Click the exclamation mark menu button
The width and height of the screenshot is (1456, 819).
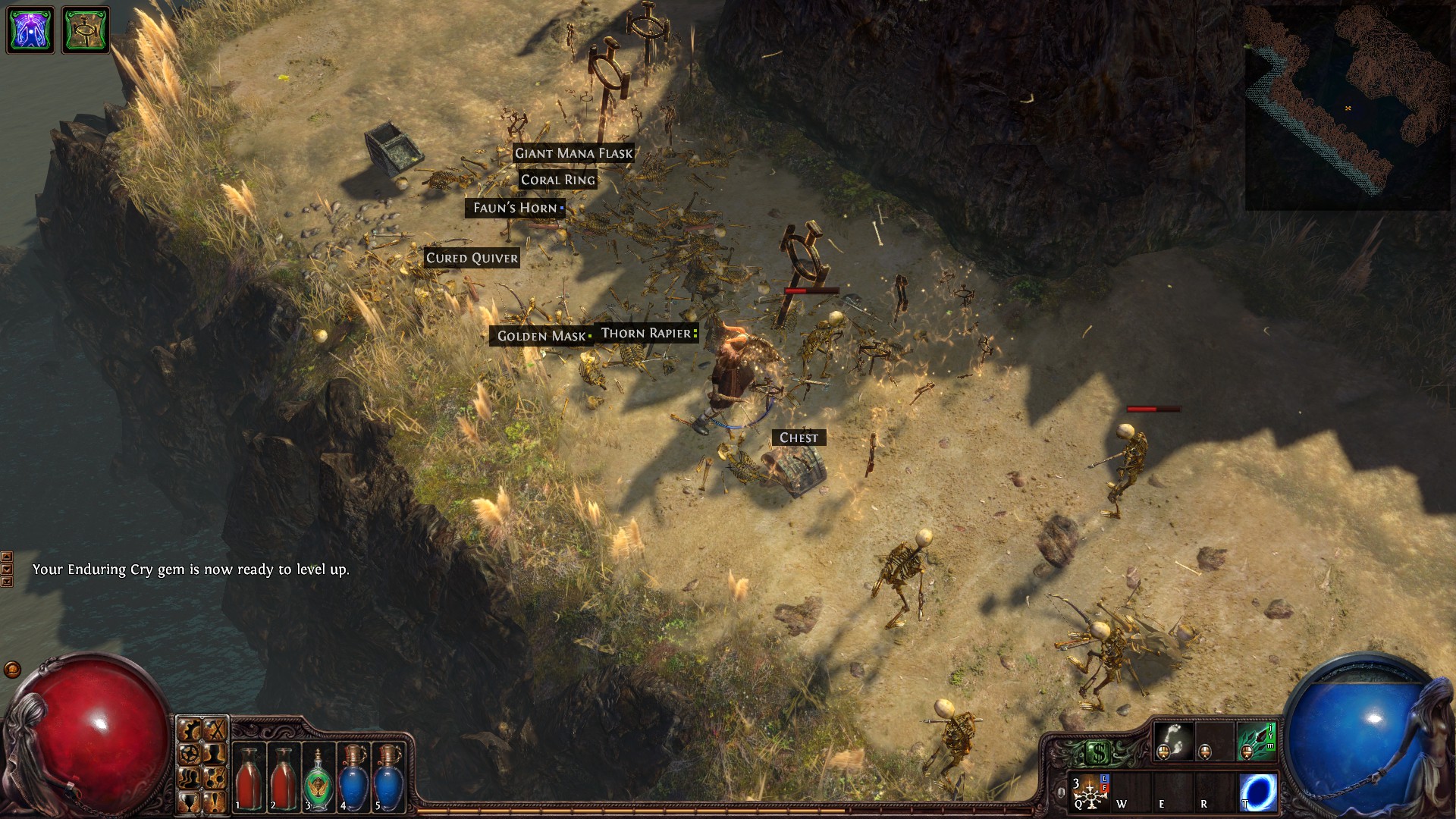click(215, 801)
